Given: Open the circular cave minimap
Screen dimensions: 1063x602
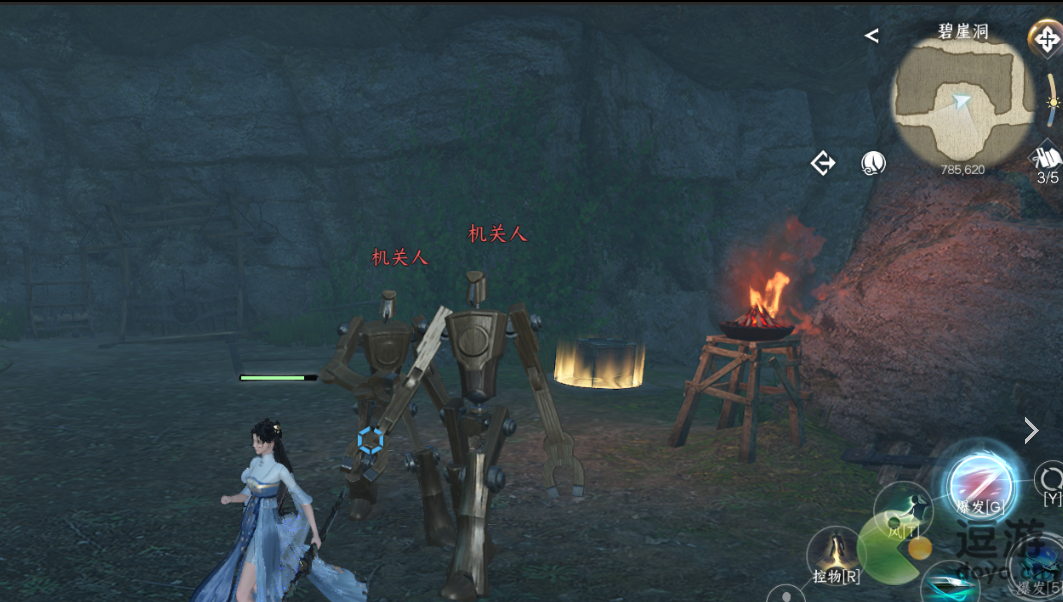Looking at the screenshot, I should tap(962, 98).
